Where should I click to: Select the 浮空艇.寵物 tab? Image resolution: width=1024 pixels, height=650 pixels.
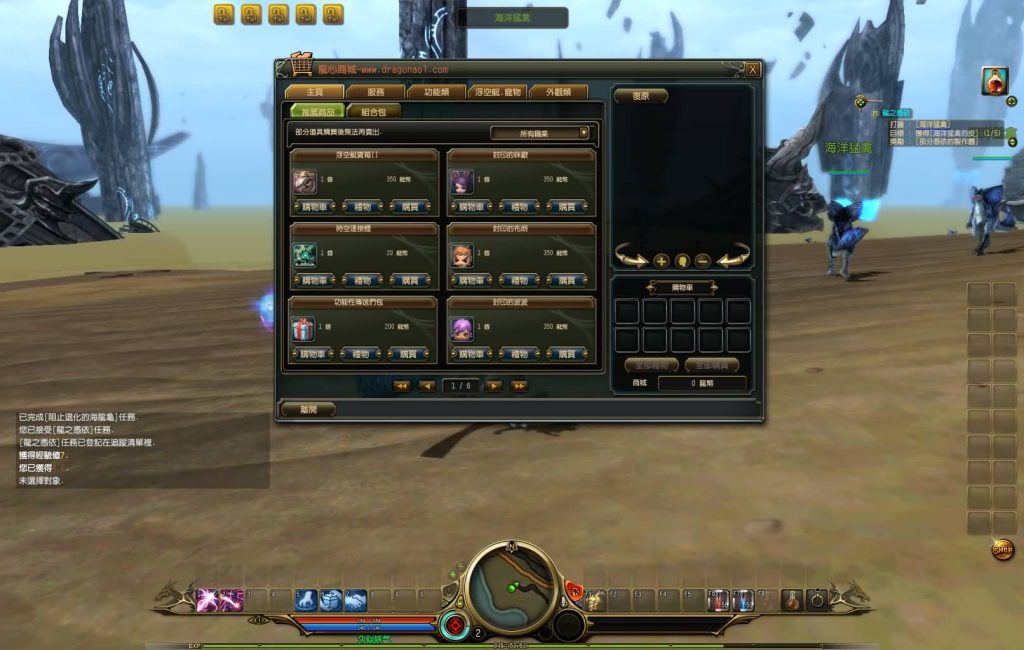click(x=495, y=92)
